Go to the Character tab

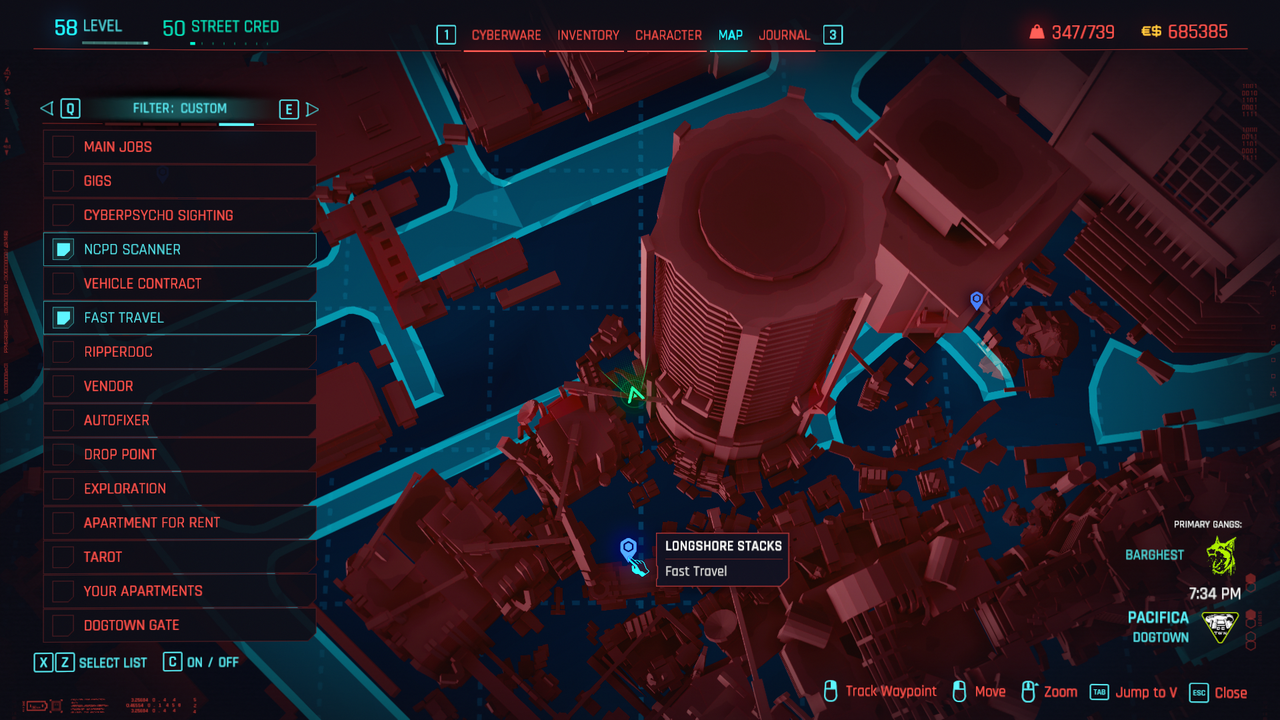(x=668, y=35)
